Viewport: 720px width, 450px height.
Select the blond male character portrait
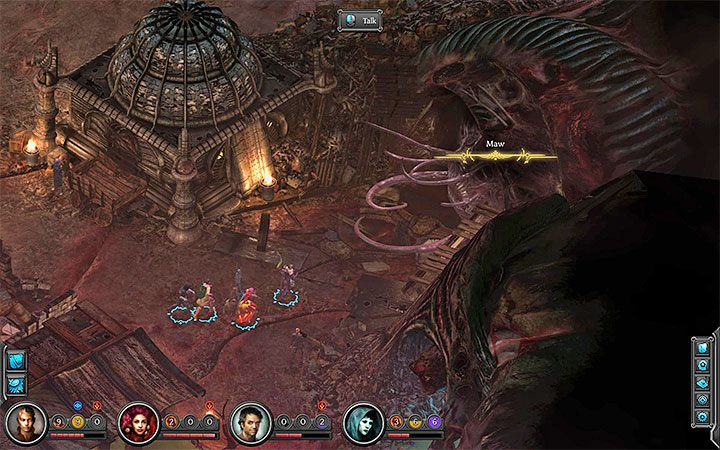(25, 423)
